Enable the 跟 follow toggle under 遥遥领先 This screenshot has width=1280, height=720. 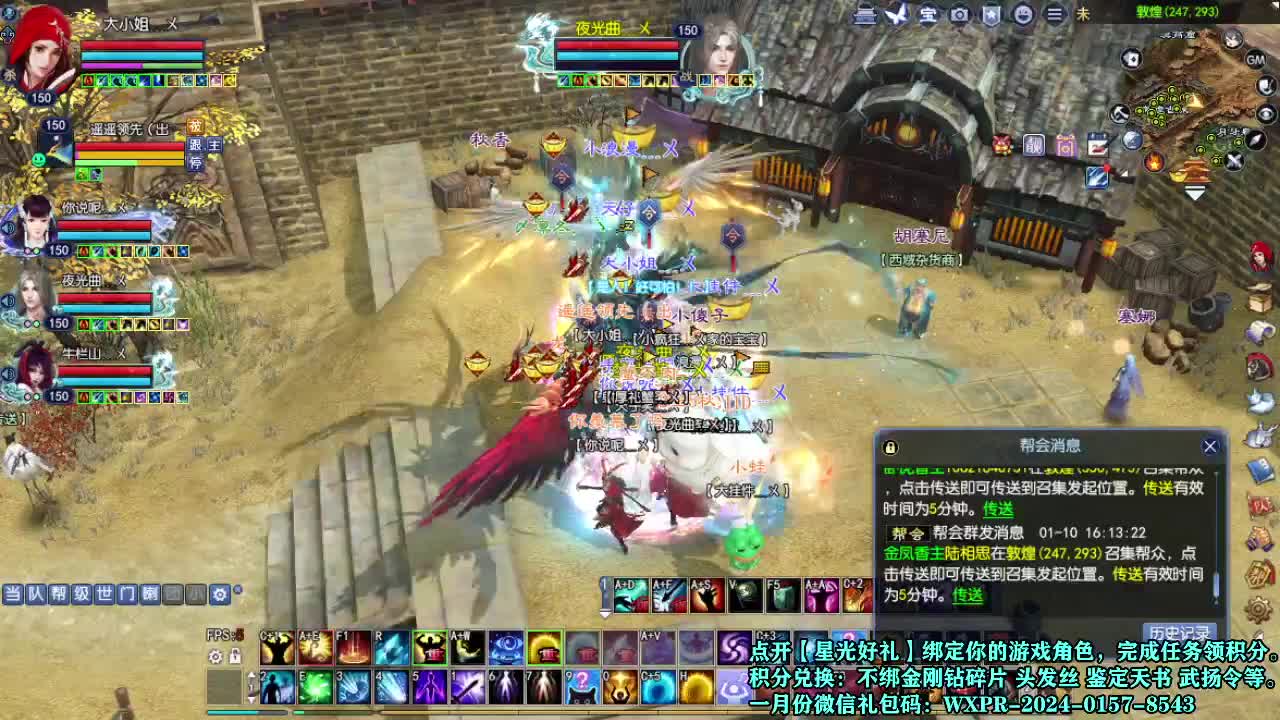click(194, 145)
